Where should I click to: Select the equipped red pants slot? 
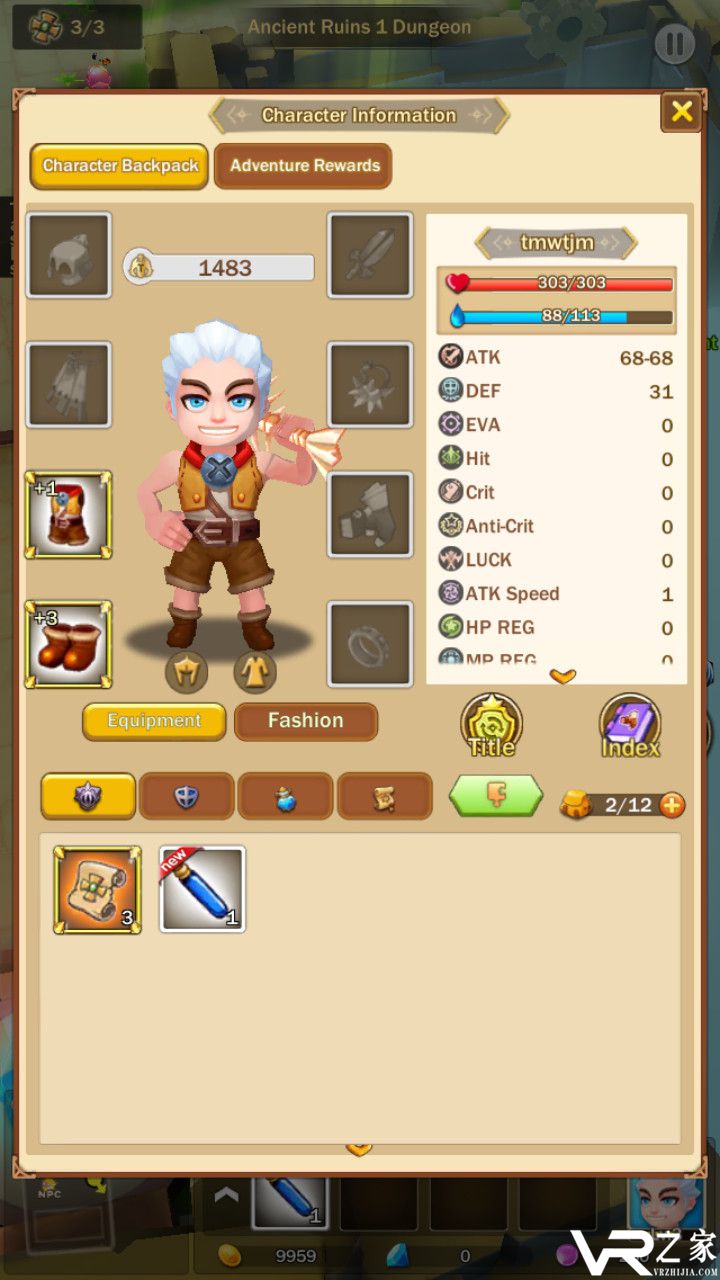(68, 515)
